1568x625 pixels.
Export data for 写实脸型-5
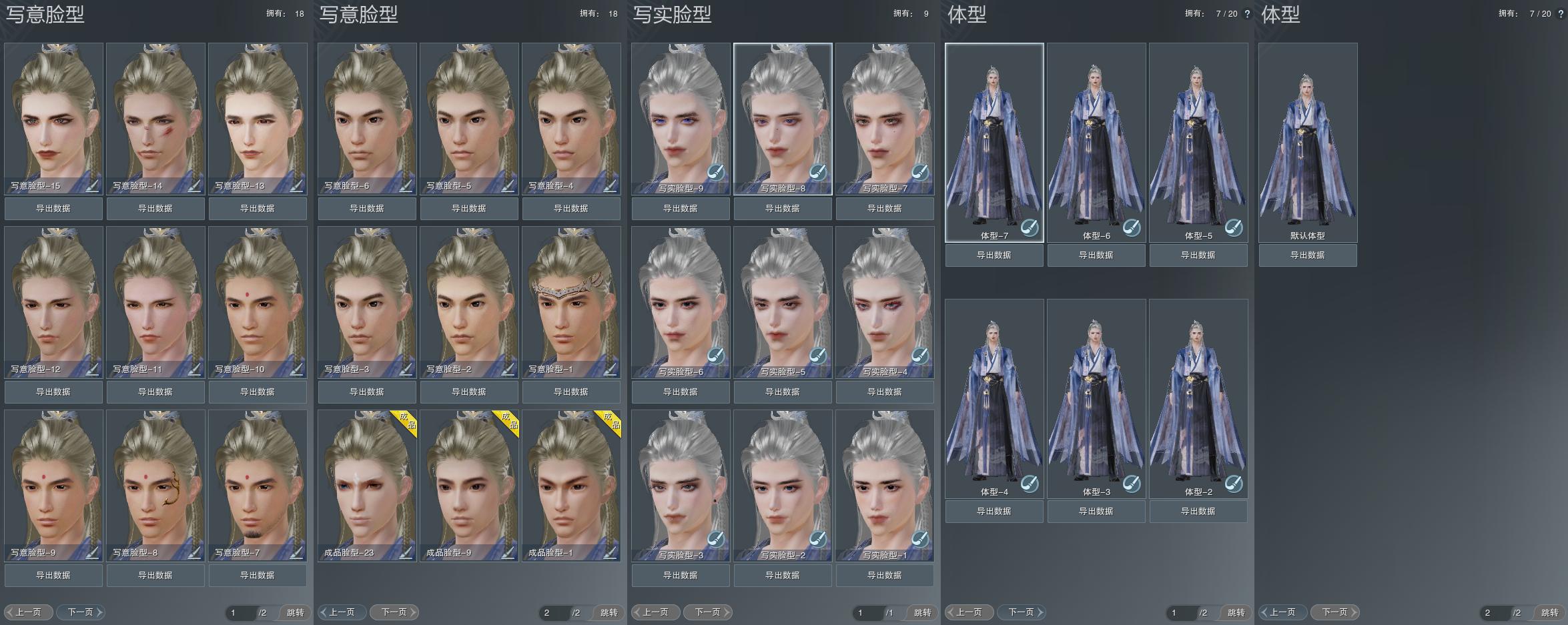[x=783, y=392]
